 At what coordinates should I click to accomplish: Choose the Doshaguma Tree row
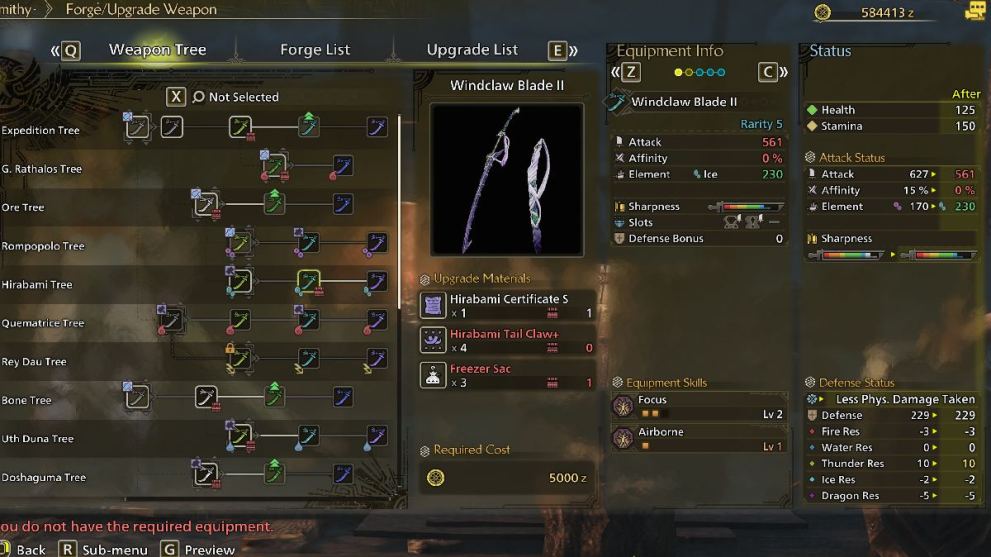43,478
